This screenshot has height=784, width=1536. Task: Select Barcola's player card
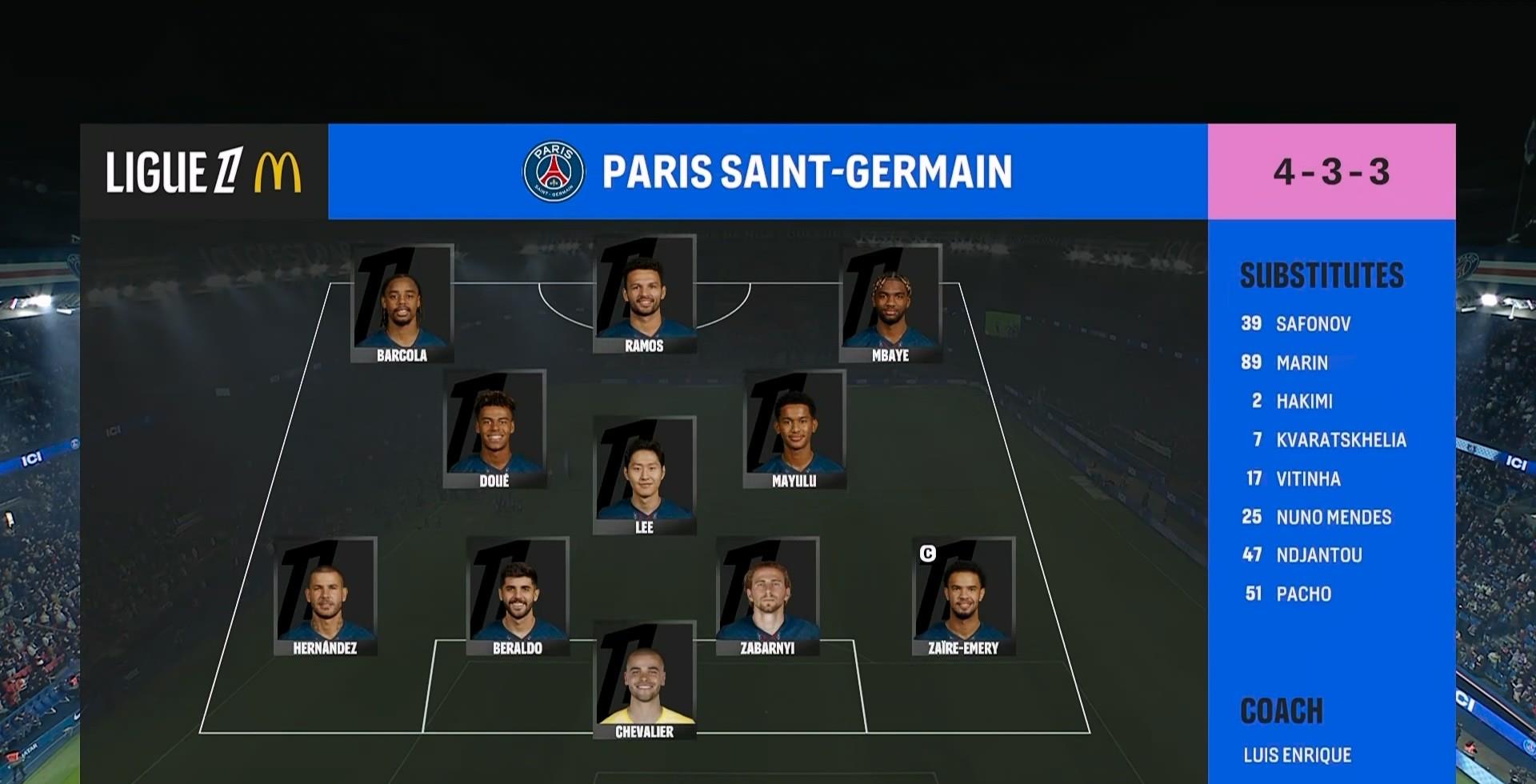pos(402,304)
